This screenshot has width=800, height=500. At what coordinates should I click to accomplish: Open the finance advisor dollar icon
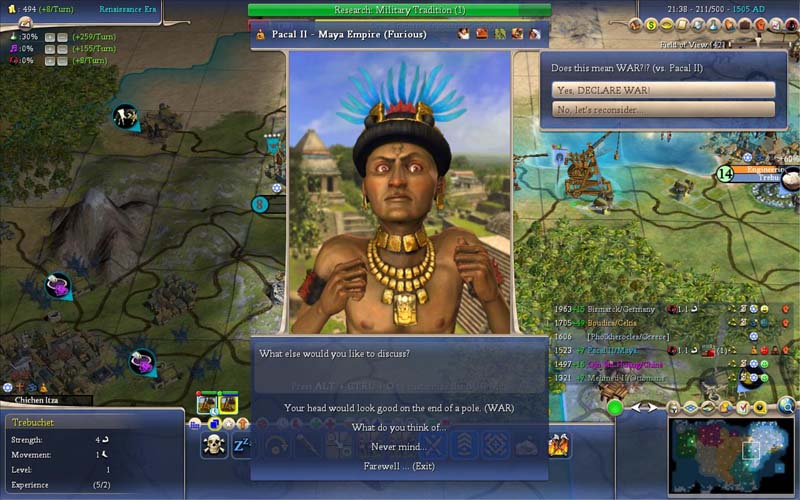pos(651,24)
